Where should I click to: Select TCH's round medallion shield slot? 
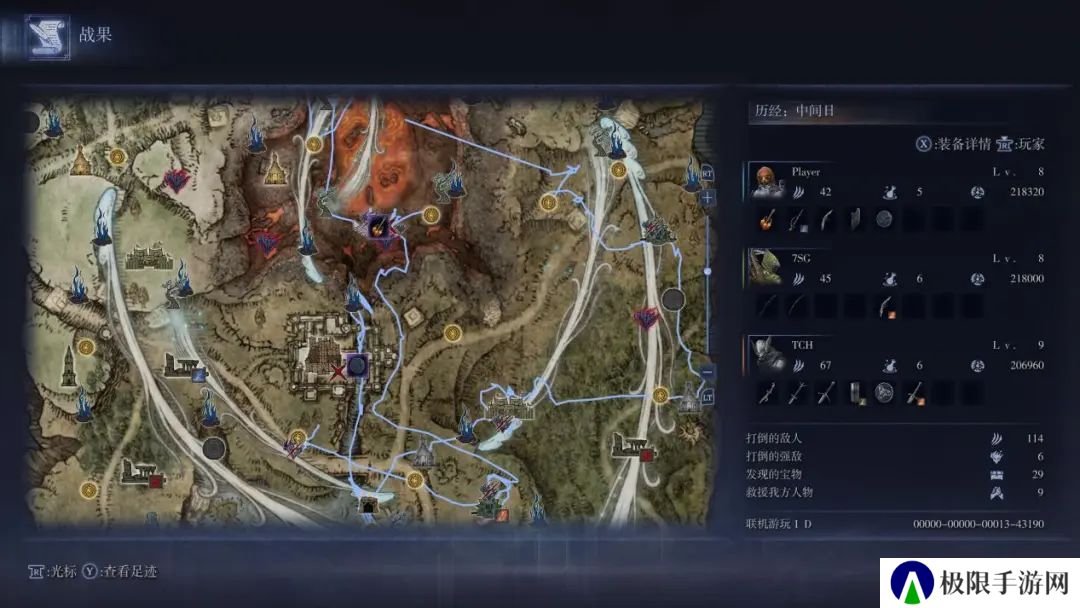tap(884, 392)
